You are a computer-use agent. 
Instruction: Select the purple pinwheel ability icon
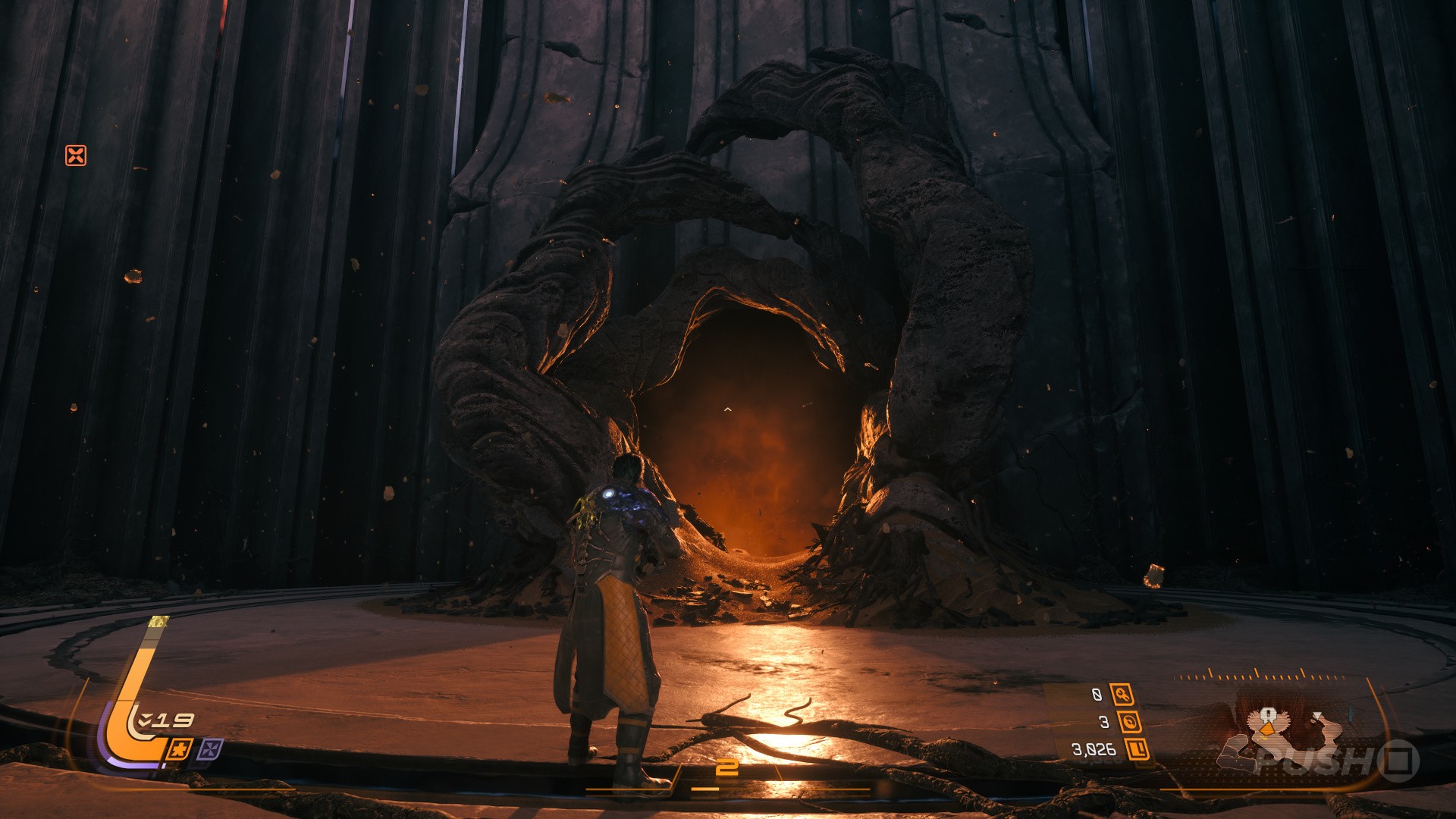(210, 750)
